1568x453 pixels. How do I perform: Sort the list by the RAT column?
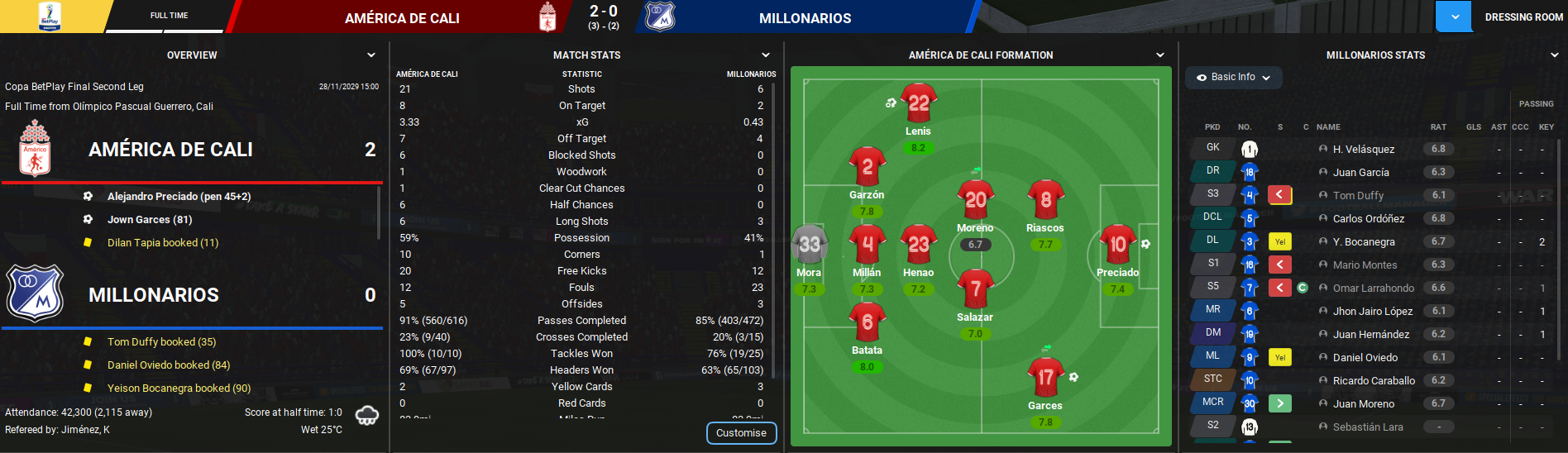[x=1438, y=127]
